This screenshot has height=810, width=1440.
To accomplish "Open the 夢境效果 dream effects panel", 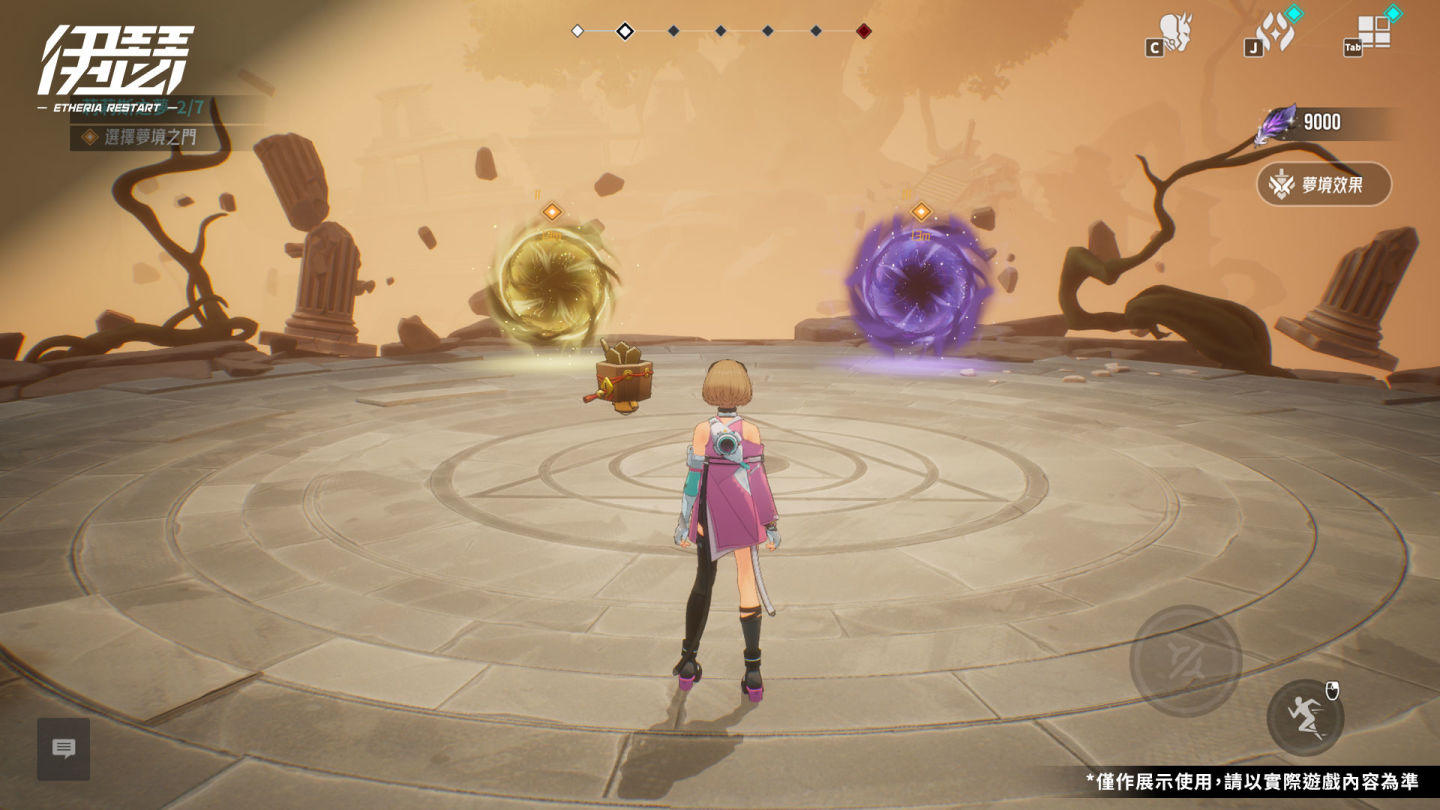I will [x=1324, y=184].
